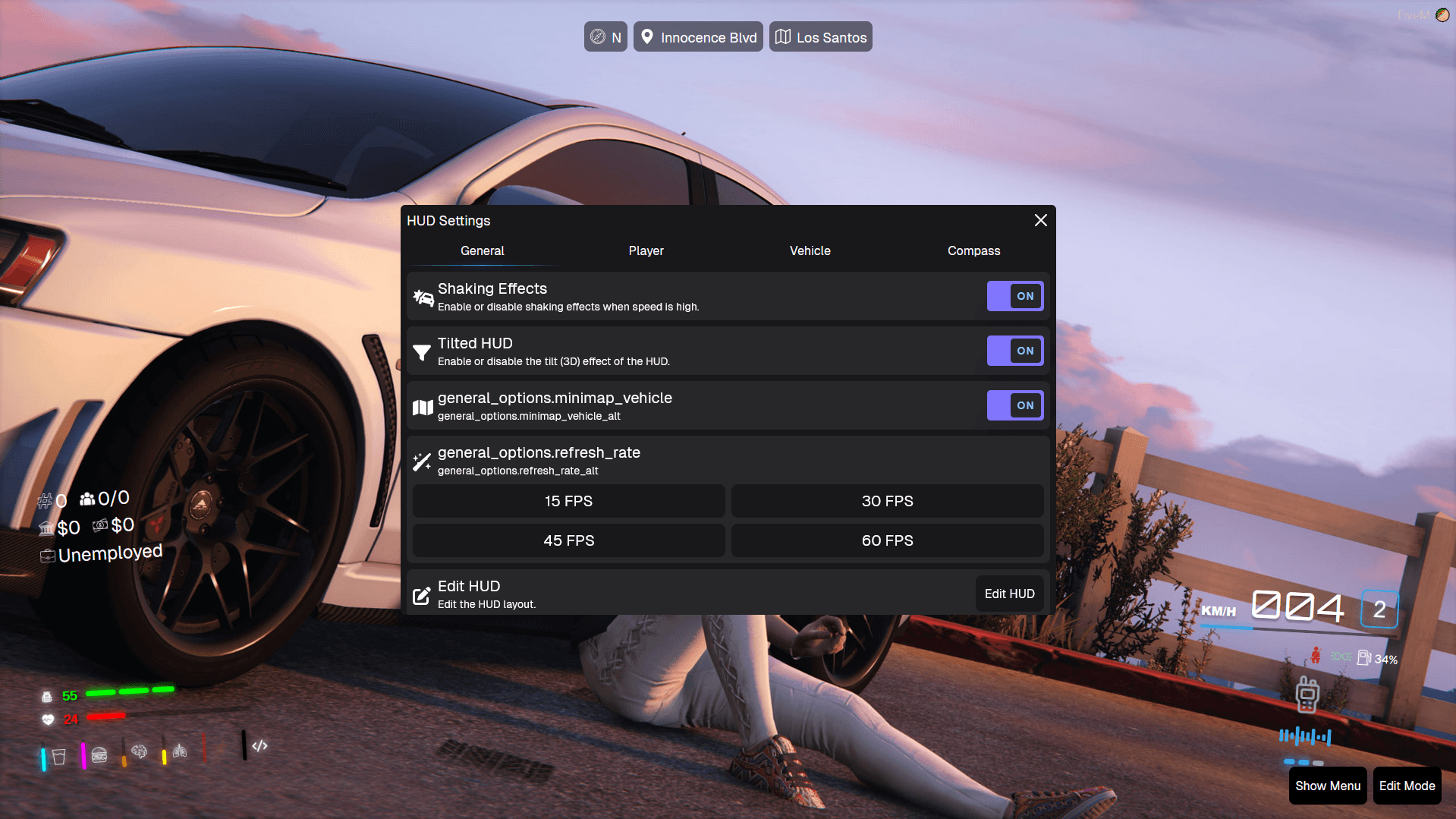
Task: Toggle the Shaking Effects switch
Action: coord(1014,296)
